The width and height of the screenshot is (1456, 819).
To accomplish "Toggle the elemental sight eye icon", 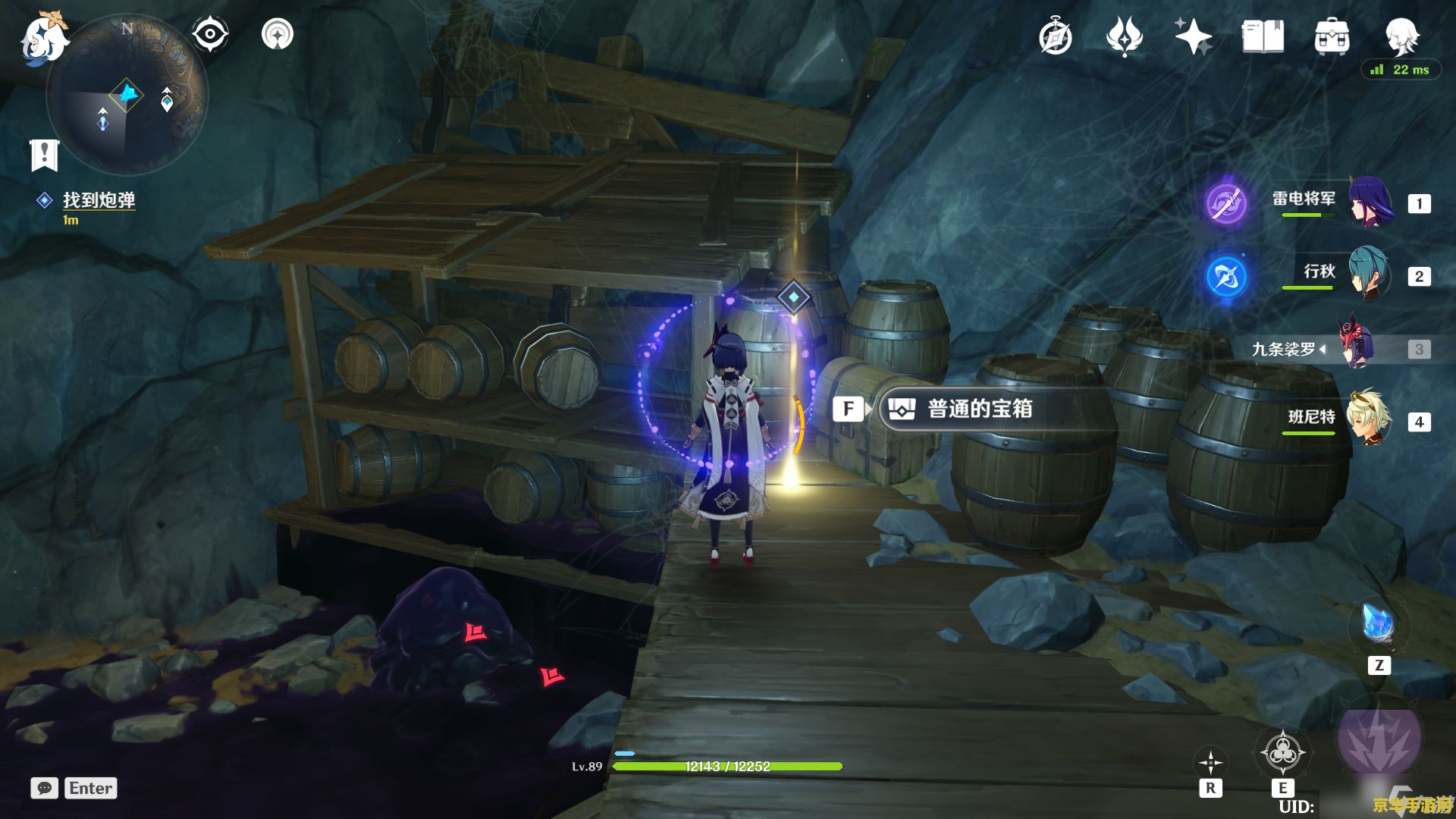I will click(210, 34).
